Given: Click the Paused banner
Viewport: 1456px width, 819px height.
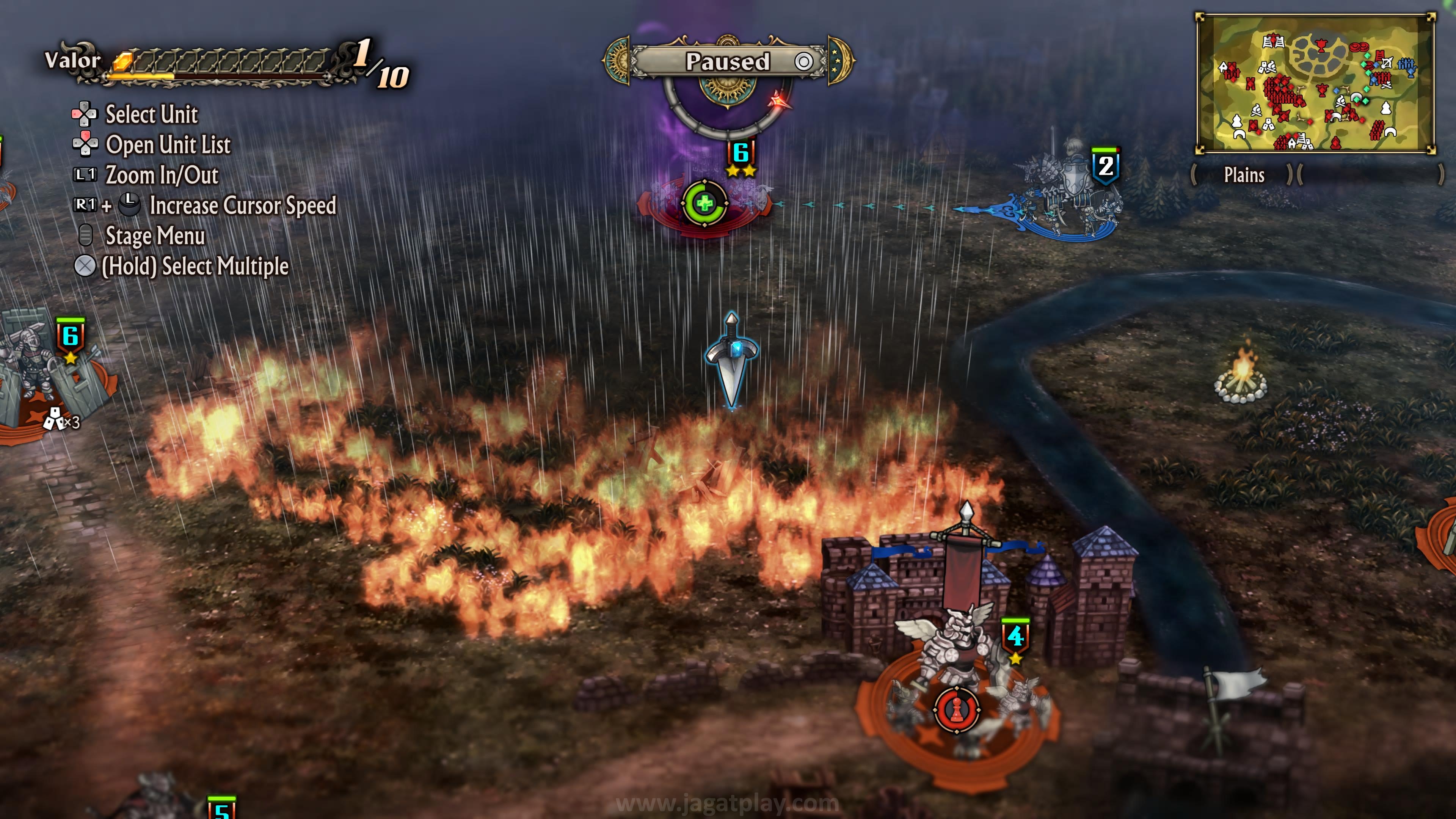Looking at the screenshot, I should point(728,61).
